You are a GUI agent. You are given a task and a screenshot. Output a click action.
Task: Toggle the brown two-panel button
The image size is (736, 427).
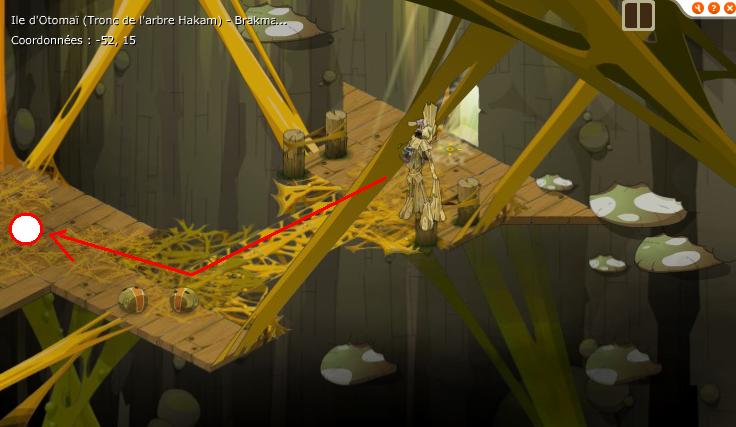[x=638, y=16]
